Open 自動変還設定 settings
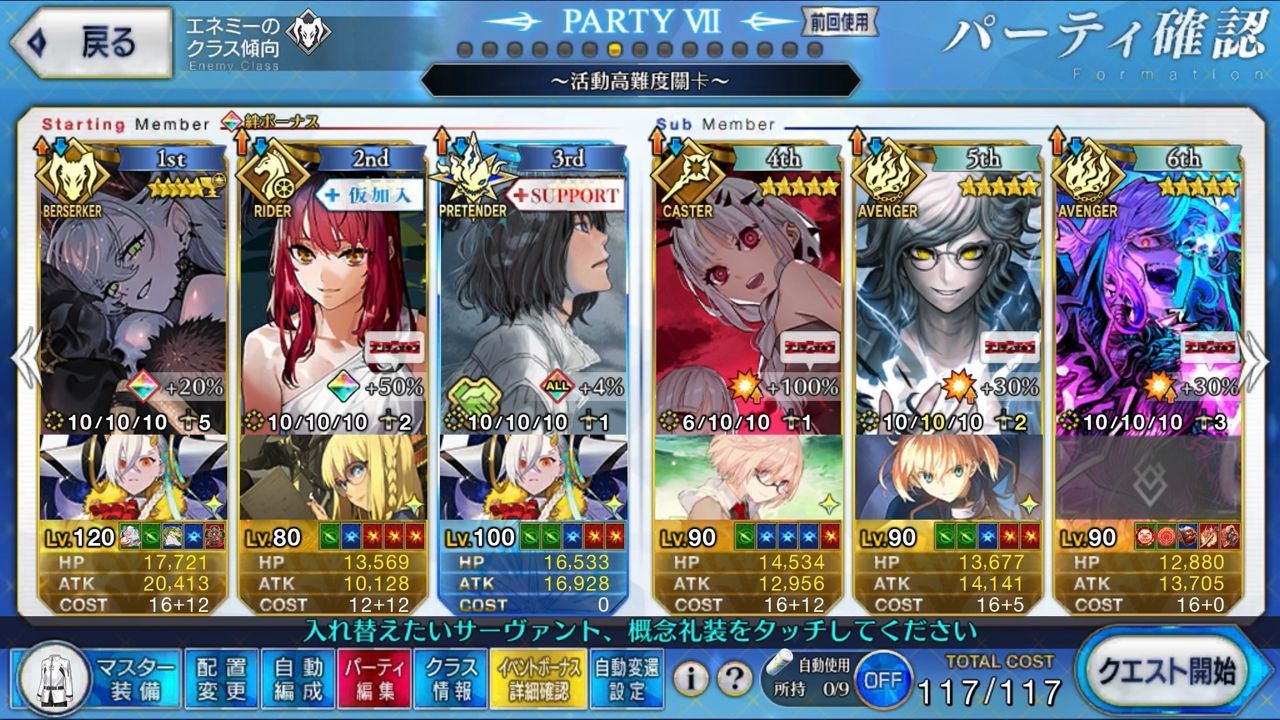The height and width of the screenshot is (720, 1280). [x=627, y=679]
